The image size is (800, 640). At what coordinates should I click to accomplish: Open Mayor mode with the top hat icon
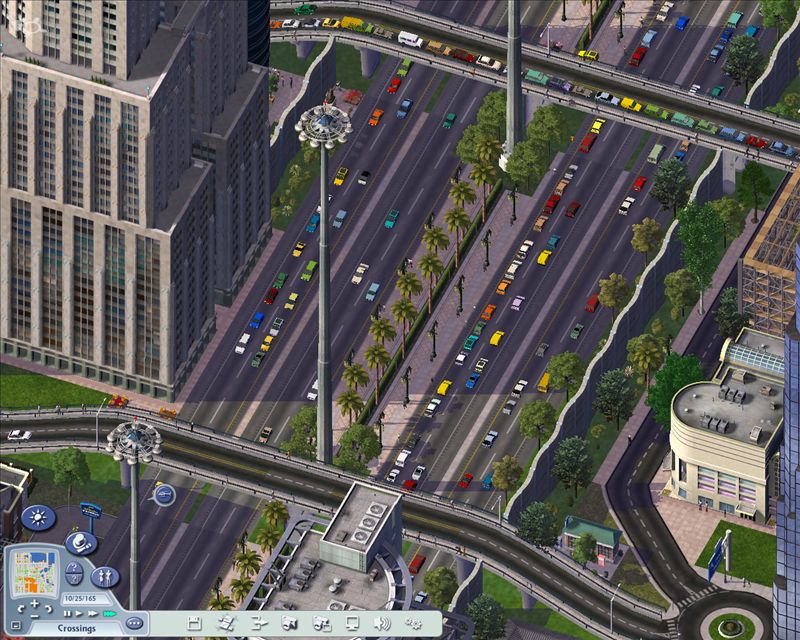(x=80, y=543)
